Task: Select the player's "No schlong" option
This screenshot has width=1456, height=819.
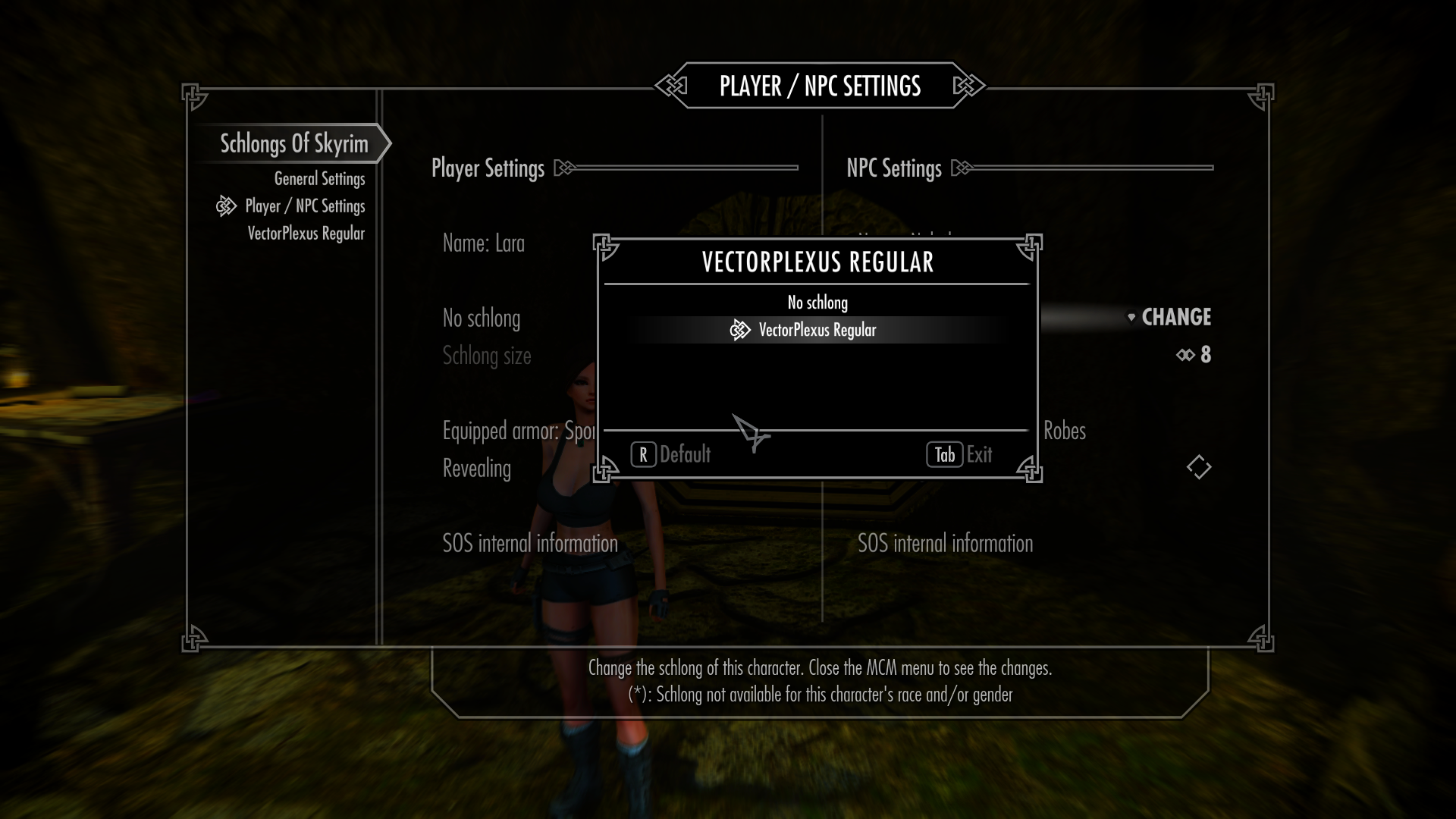Action: click(482, 318)
